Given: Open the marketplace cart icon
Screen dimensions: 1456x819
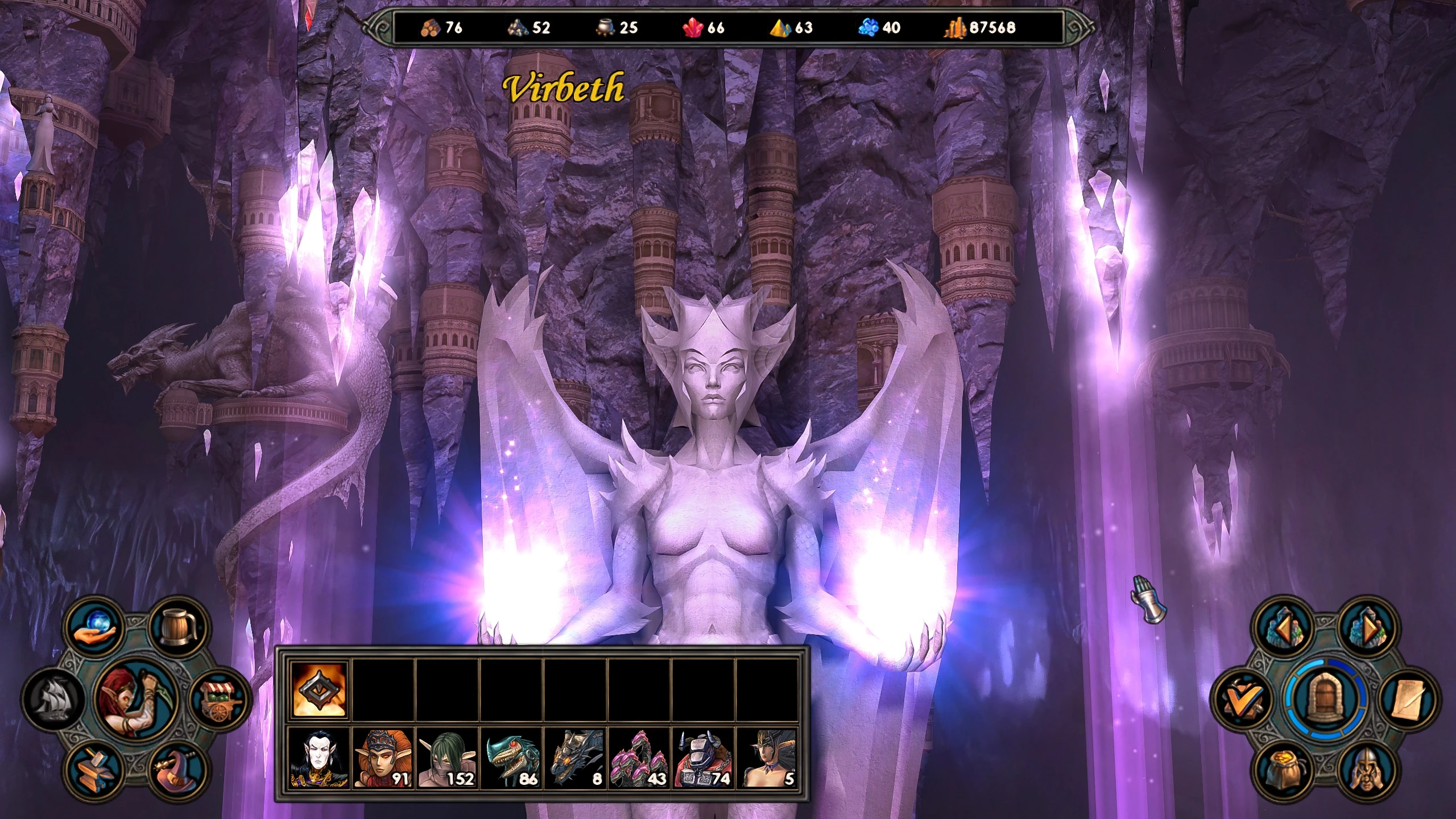Looking at the screenshot, I should point(222,699).
